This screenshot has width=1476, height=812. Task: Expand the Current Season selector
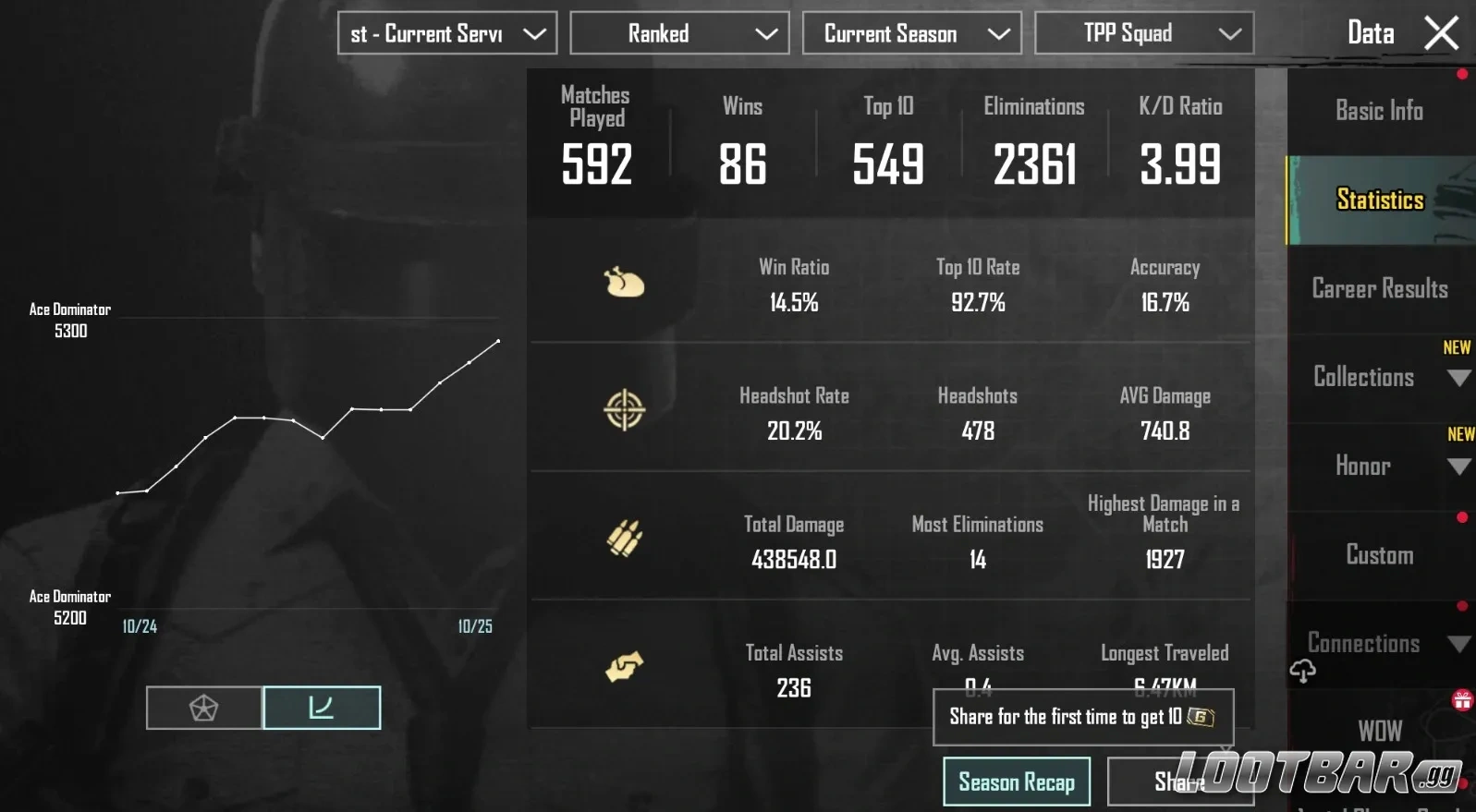click(911, 33)
